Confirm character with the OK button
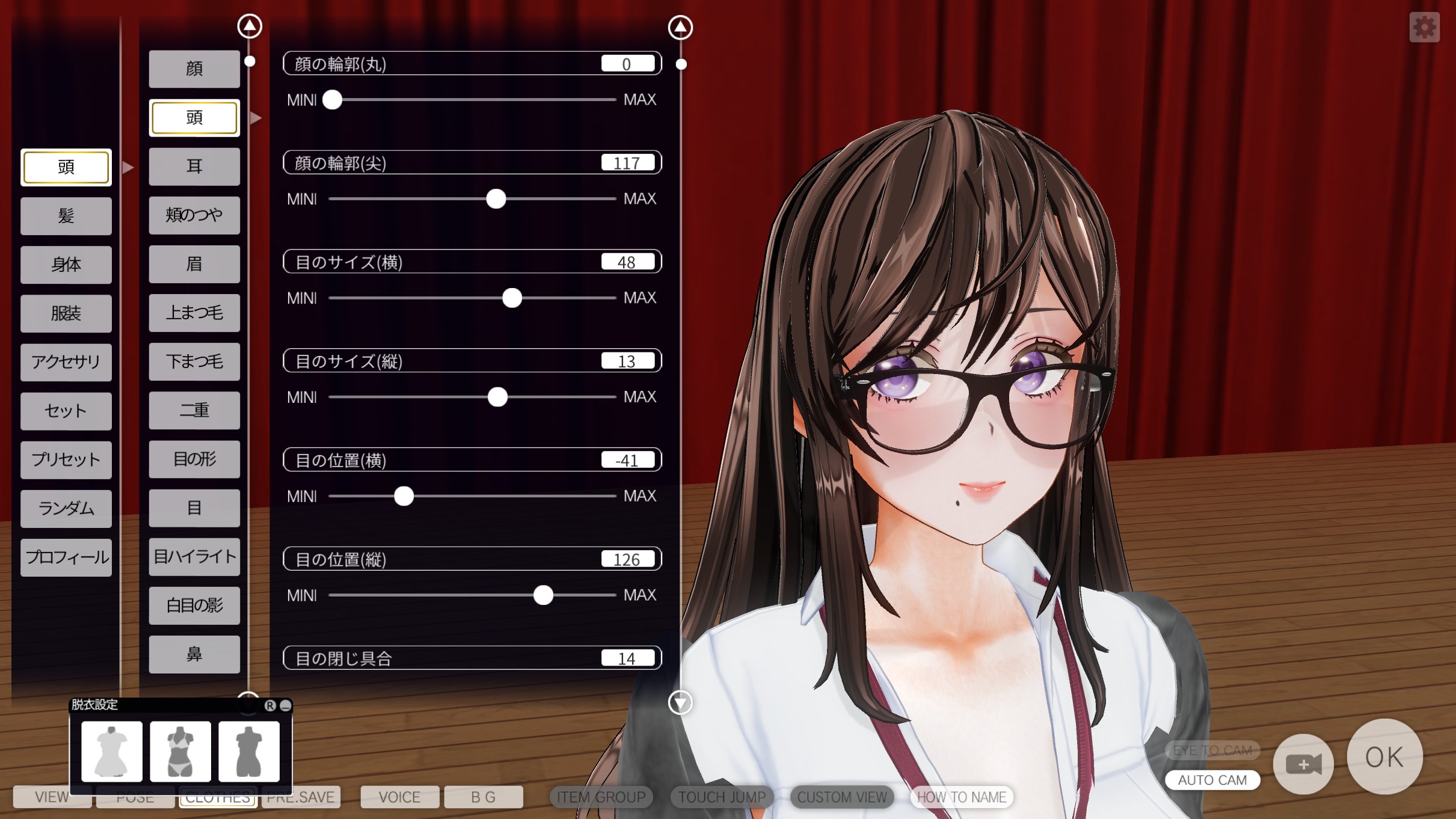 click(1386, 758)
